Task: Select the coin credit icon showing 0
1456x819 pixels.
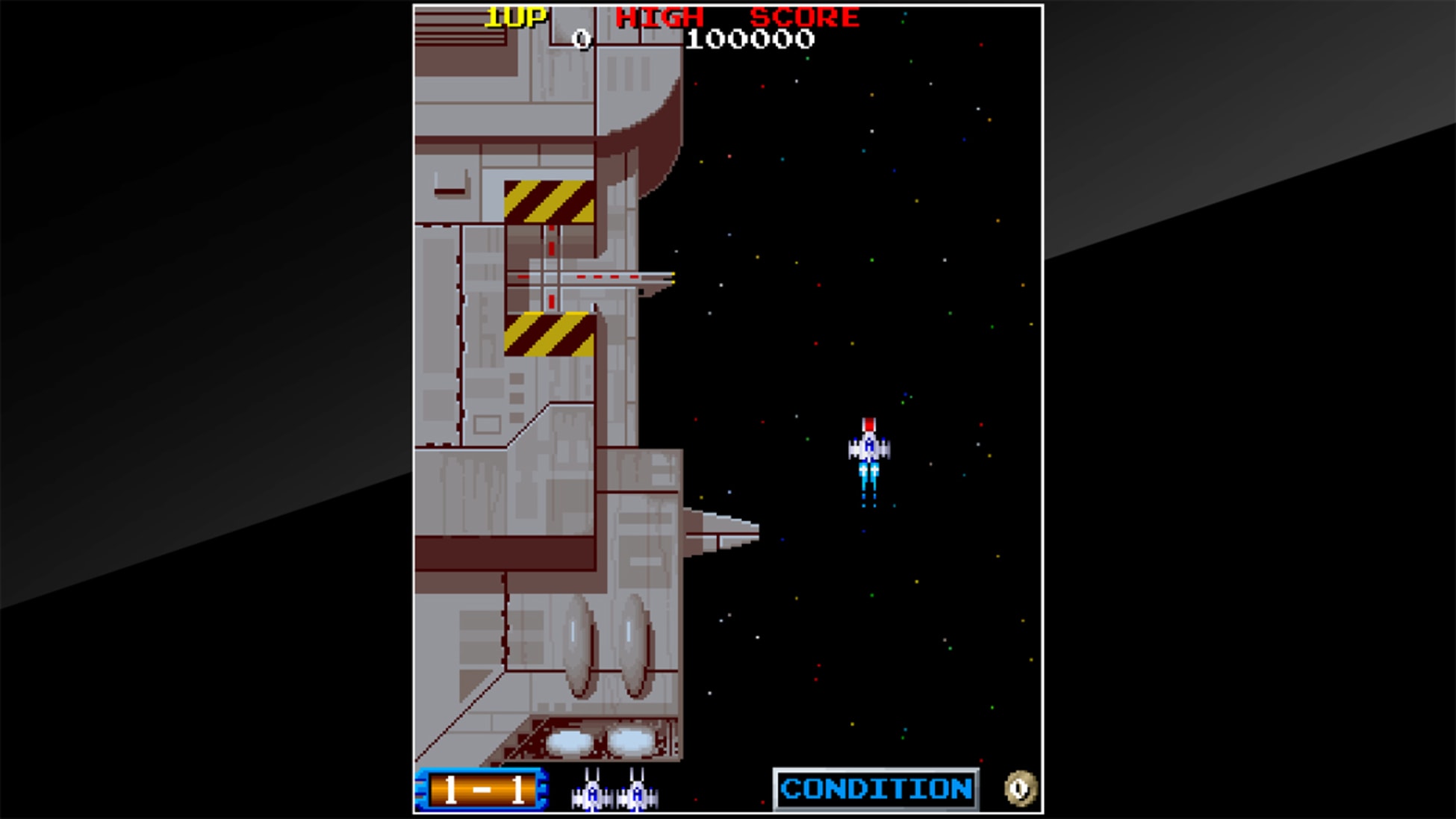Action: (1019, 789)
